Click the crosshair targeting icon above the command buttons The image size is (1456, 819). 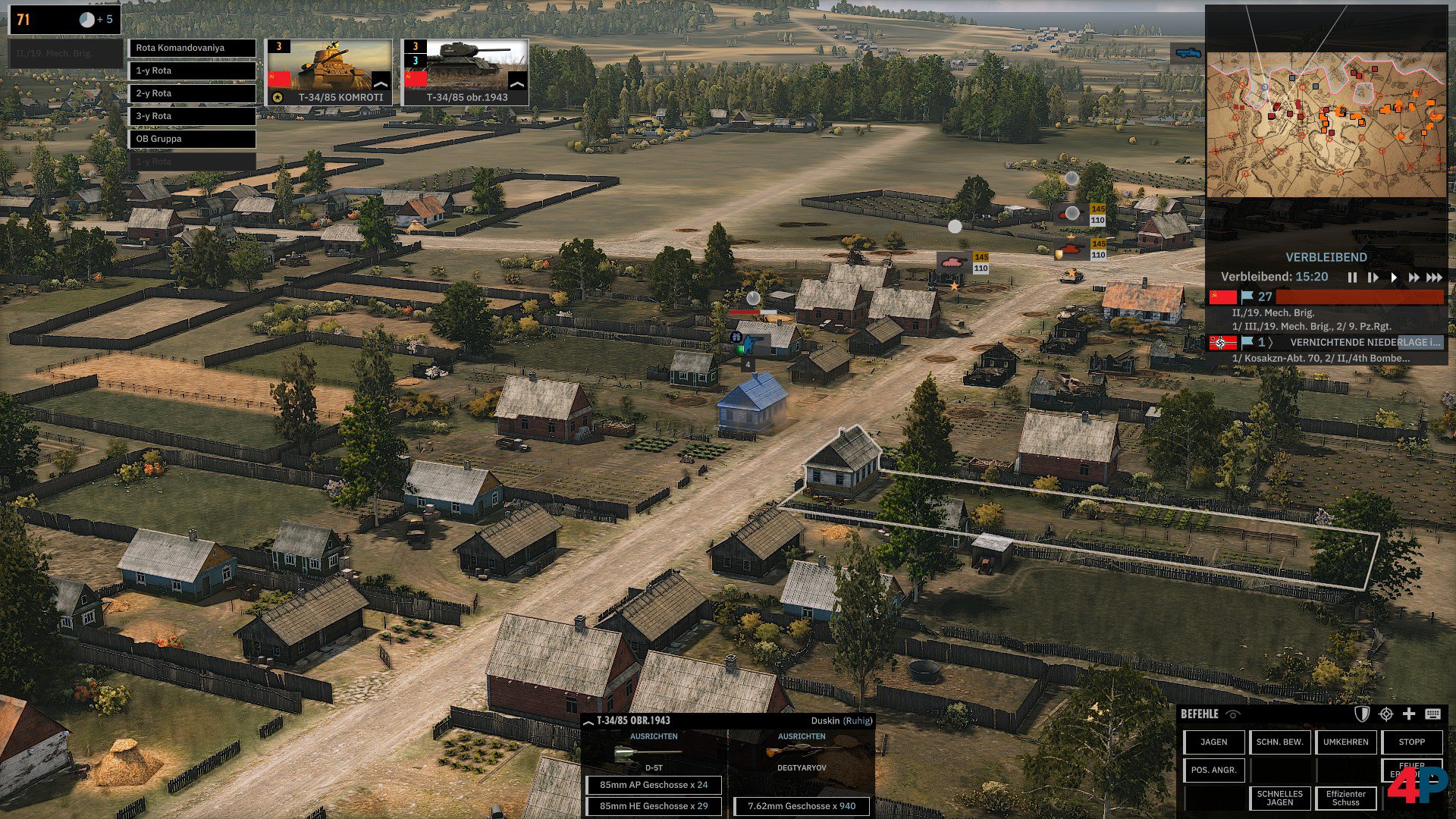click(x=1386, y=714)
